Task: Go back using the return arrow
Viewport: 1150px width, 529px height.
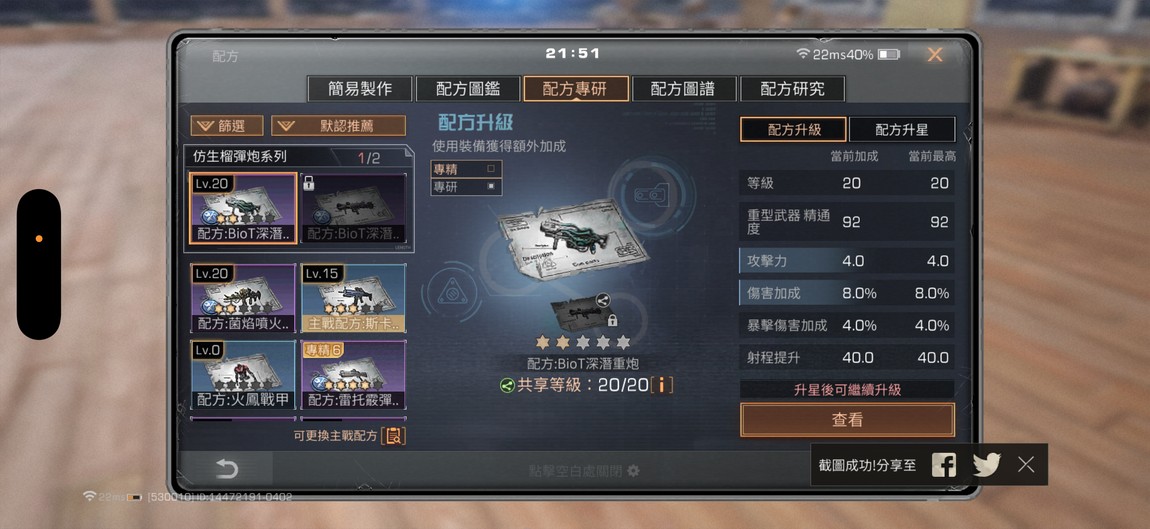Action: tap(227, 469)
